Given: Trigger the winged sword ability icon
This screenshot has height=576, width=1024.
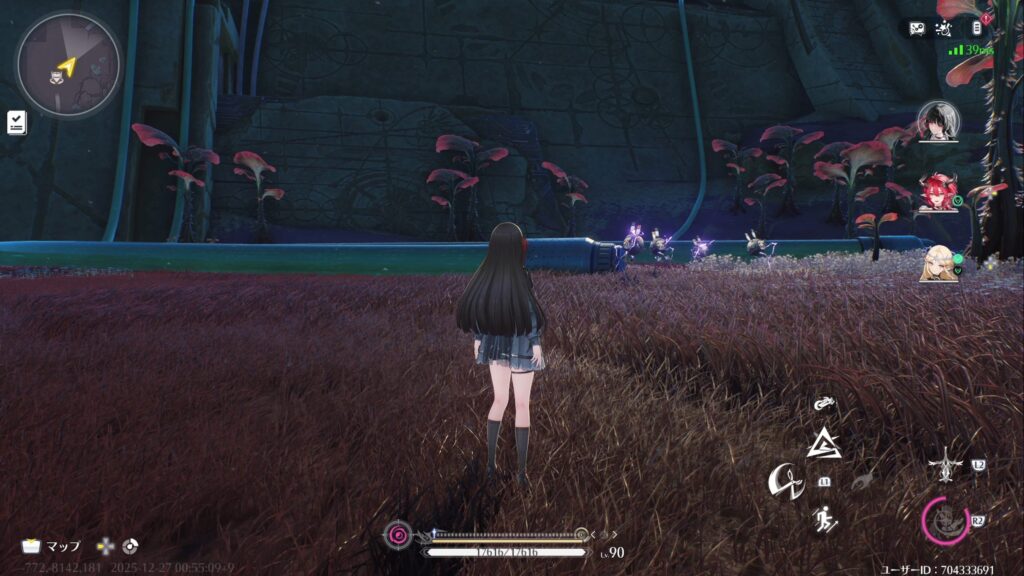Looking at the screenshot, I should point(944,466).
